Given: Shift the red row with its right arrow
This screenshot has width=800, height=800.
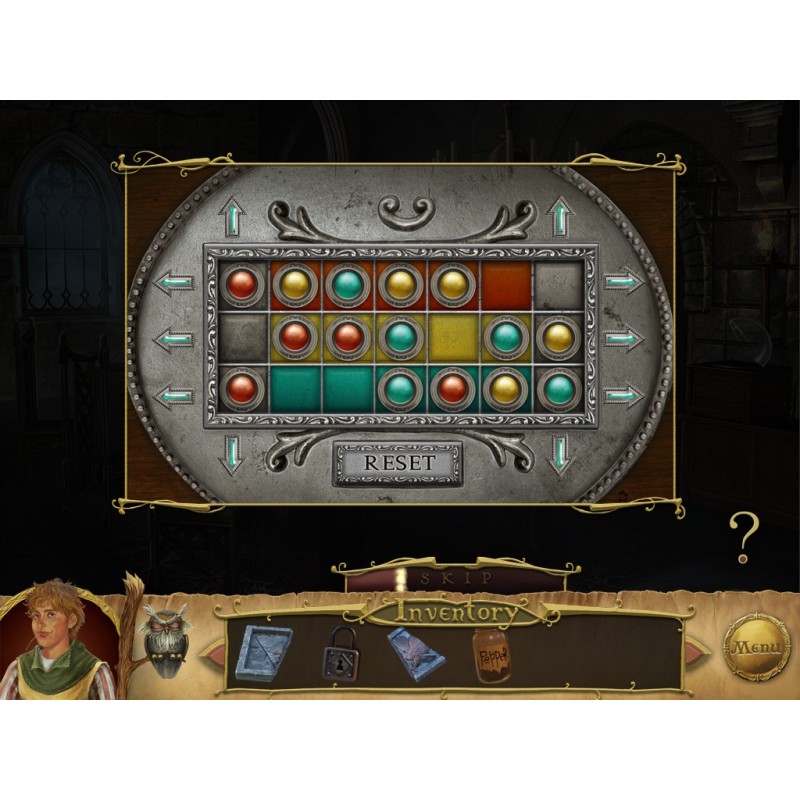Looking at the screenshot, I should pyautogui.click(x=620, y=282).
